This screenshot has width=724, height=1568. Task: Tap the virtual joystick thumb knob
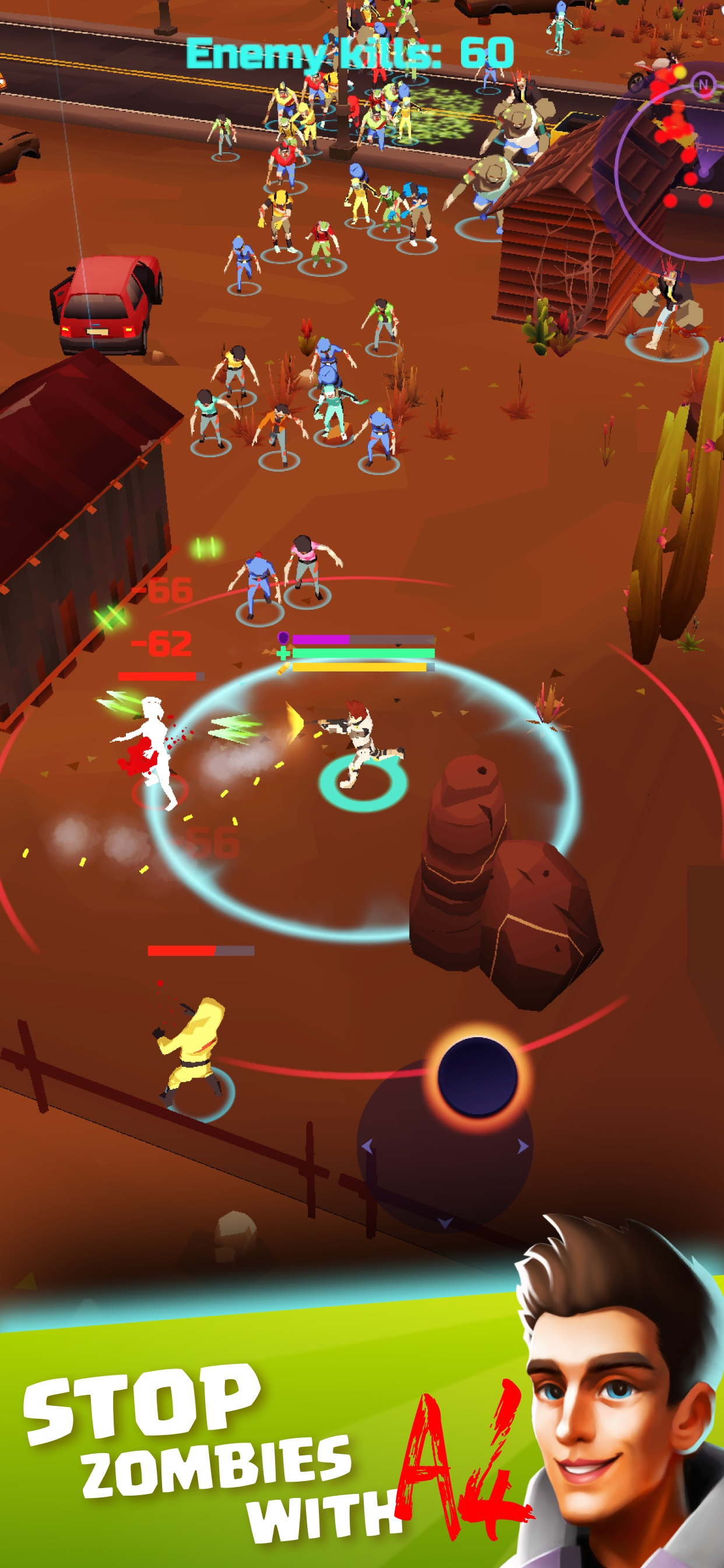pos(477,1077)
